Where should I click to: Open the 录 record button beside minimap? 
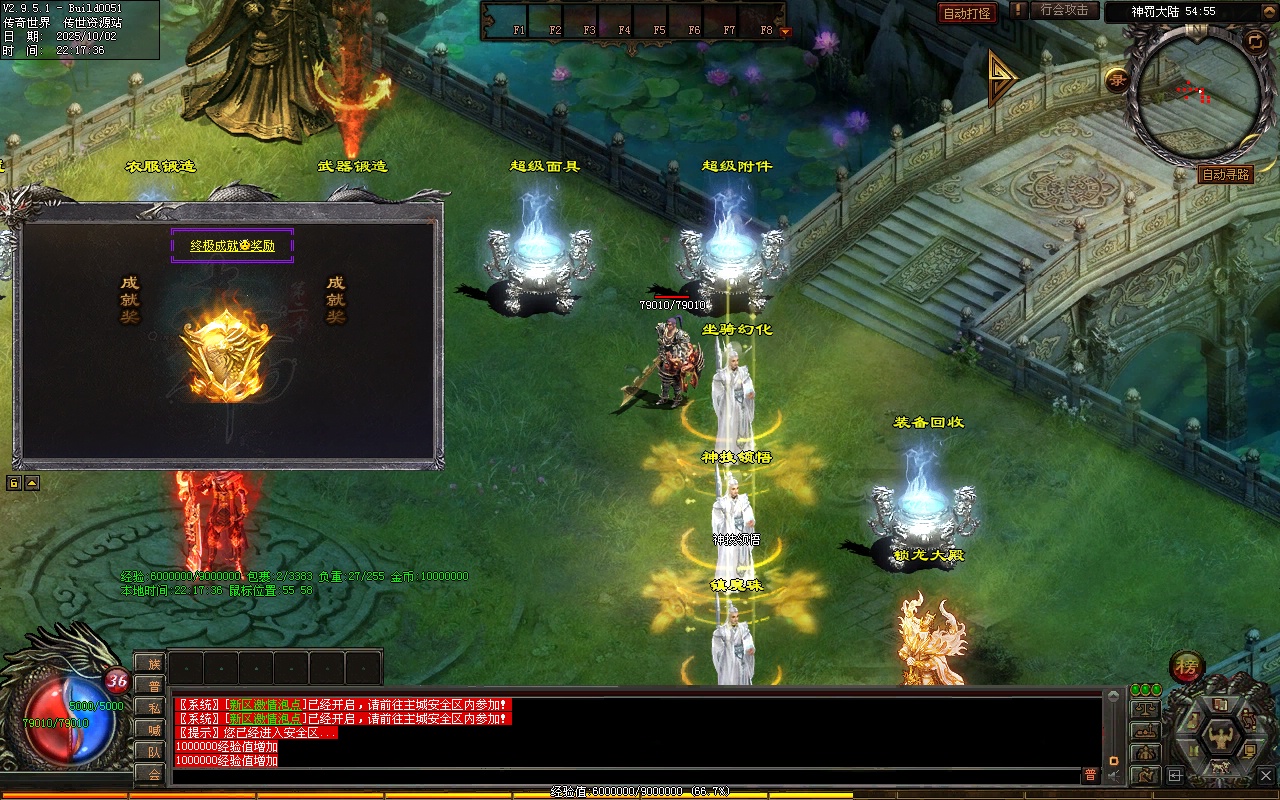[1117, 80]
